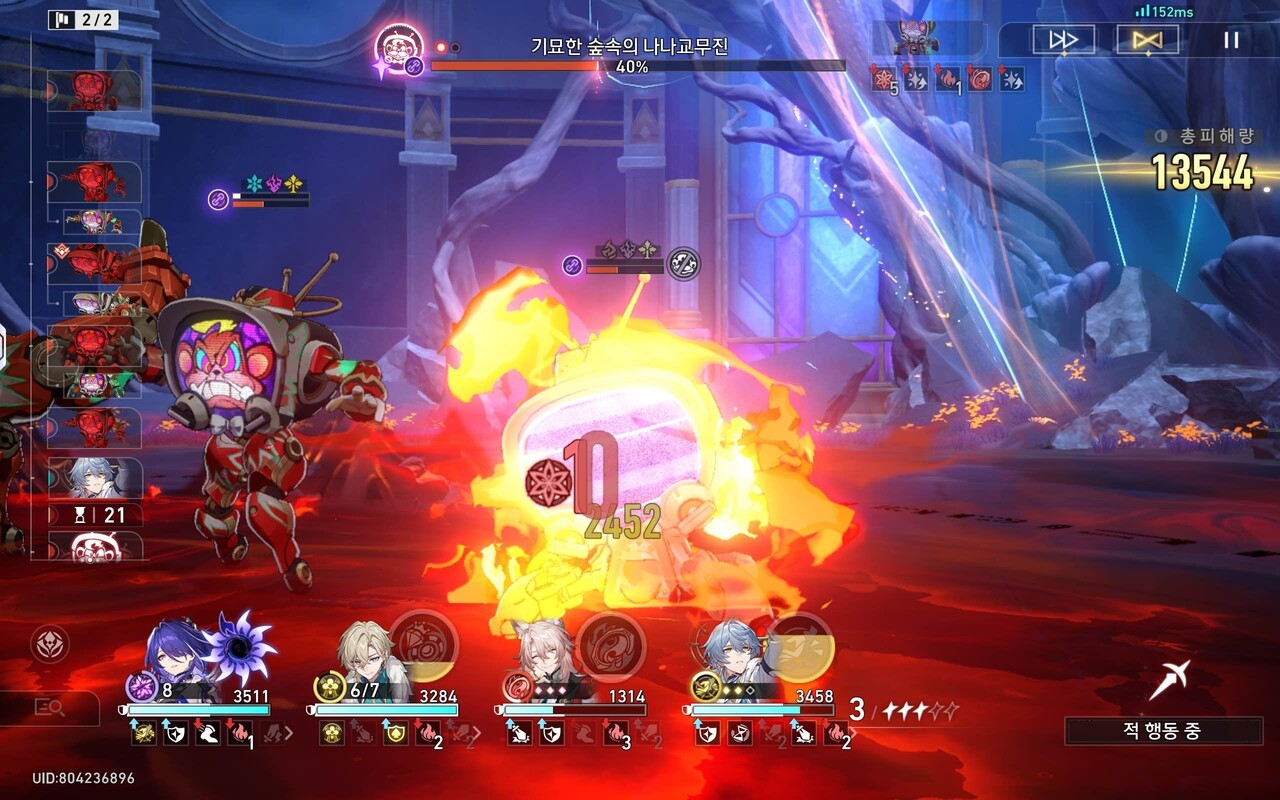The width and height of the screenshot is (1280, 800).
Task: Select the blonde-haired character portrait
Action: (367, 655)
